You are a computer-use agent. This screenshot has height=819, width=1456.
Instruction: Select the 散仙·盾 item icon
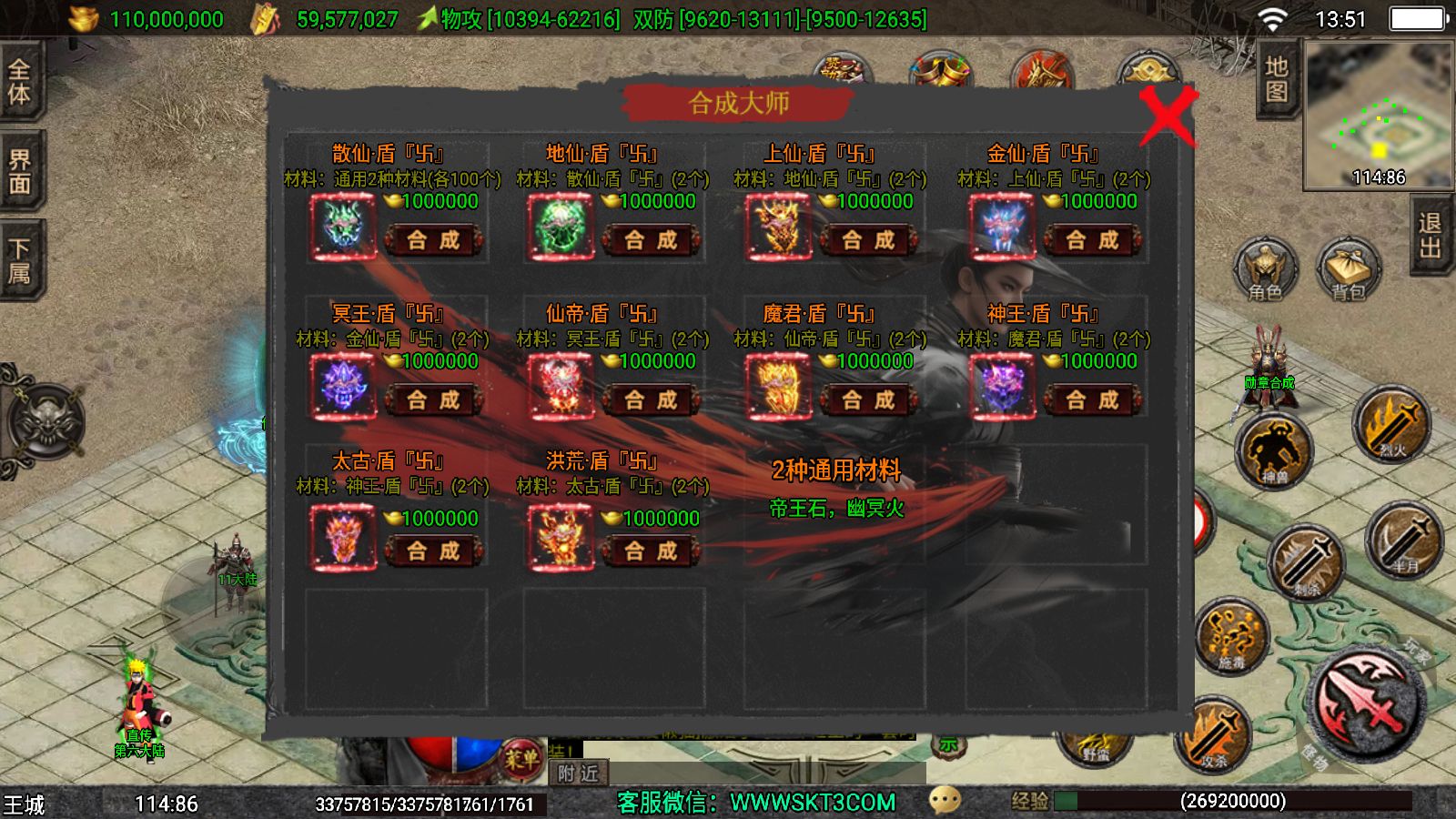click(x=343, y=227)
